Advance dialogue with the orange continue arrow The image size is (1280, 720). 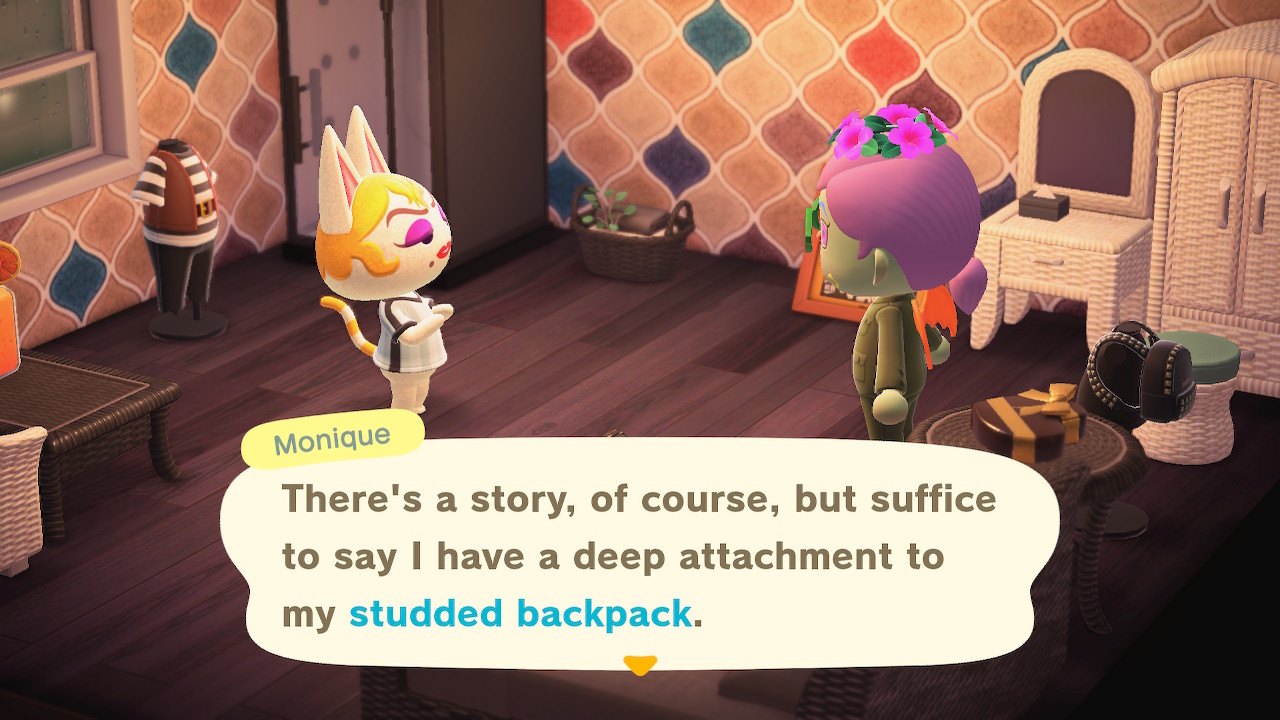coord(639,664)
